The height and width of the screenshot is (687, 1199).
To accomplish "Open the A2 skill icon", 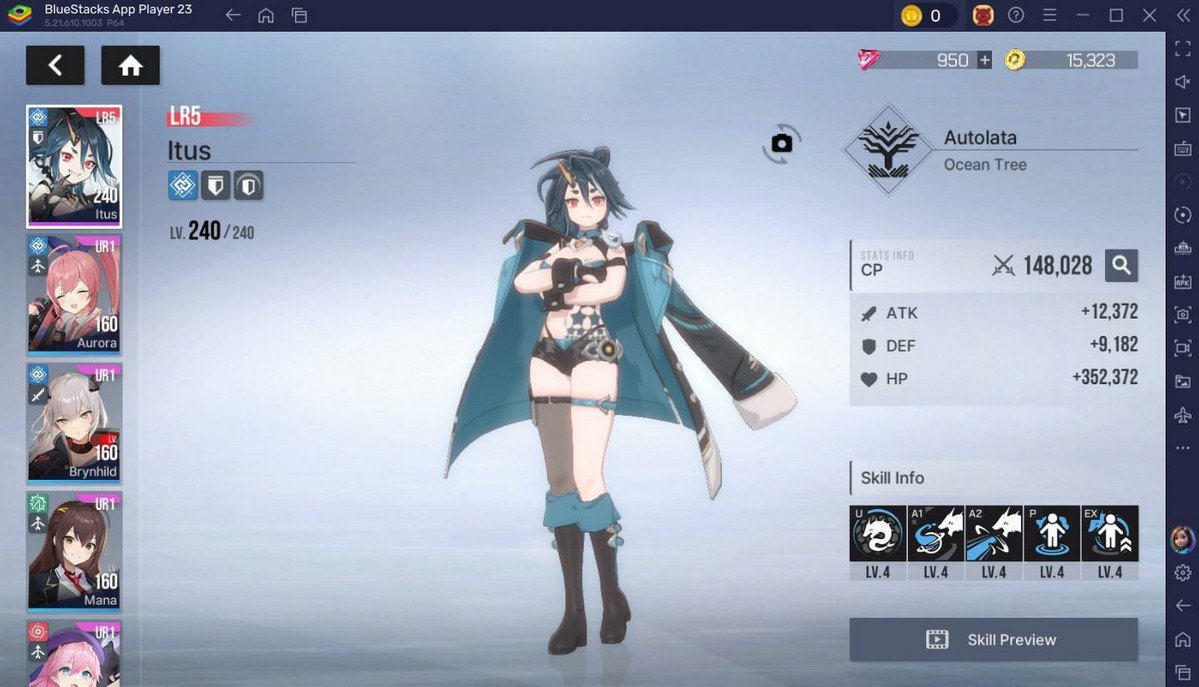I will pos(993,533).
